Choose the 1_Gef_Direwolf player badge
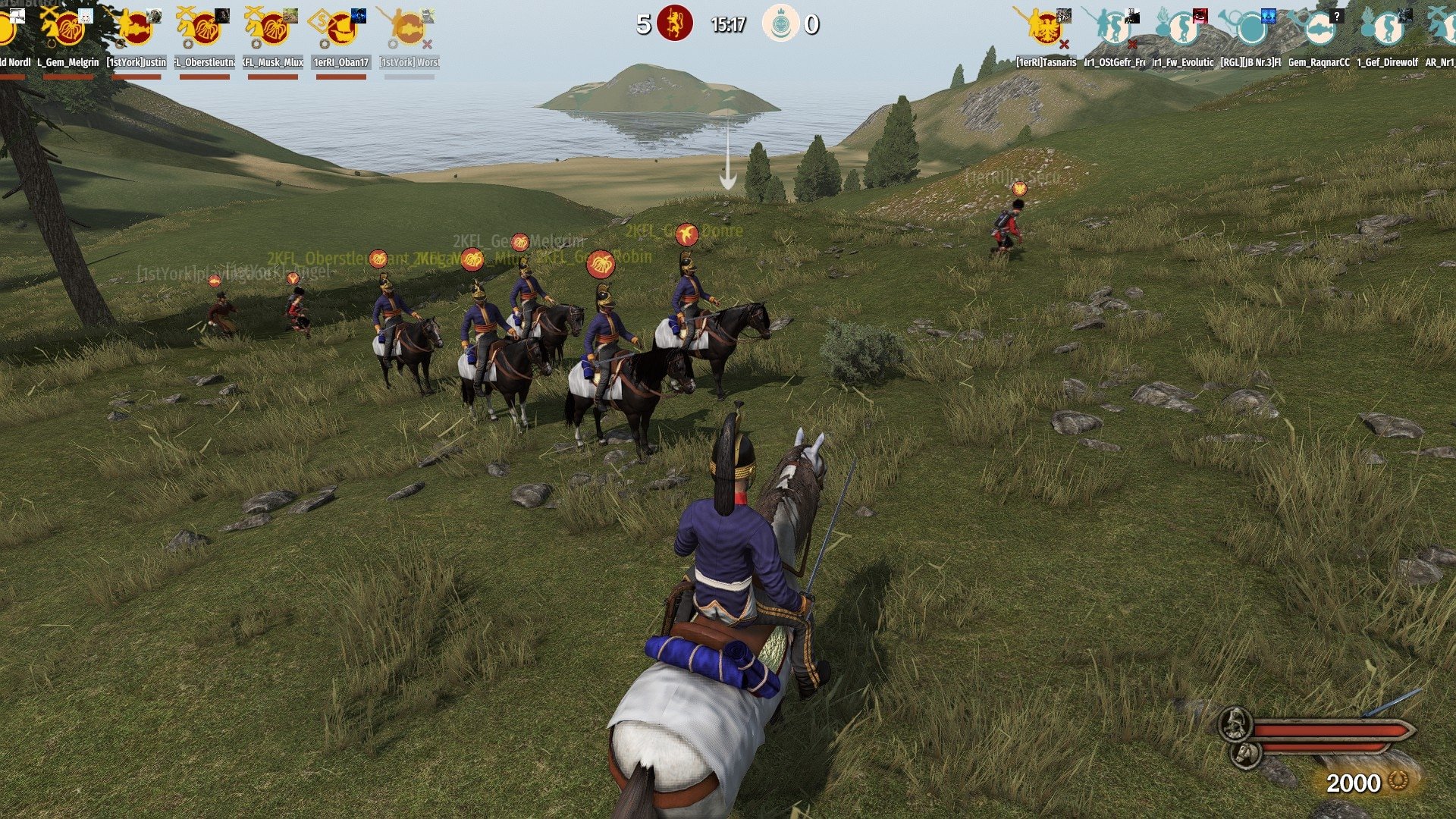This screenshot has height=819, width=1456. pos(1387,29)
